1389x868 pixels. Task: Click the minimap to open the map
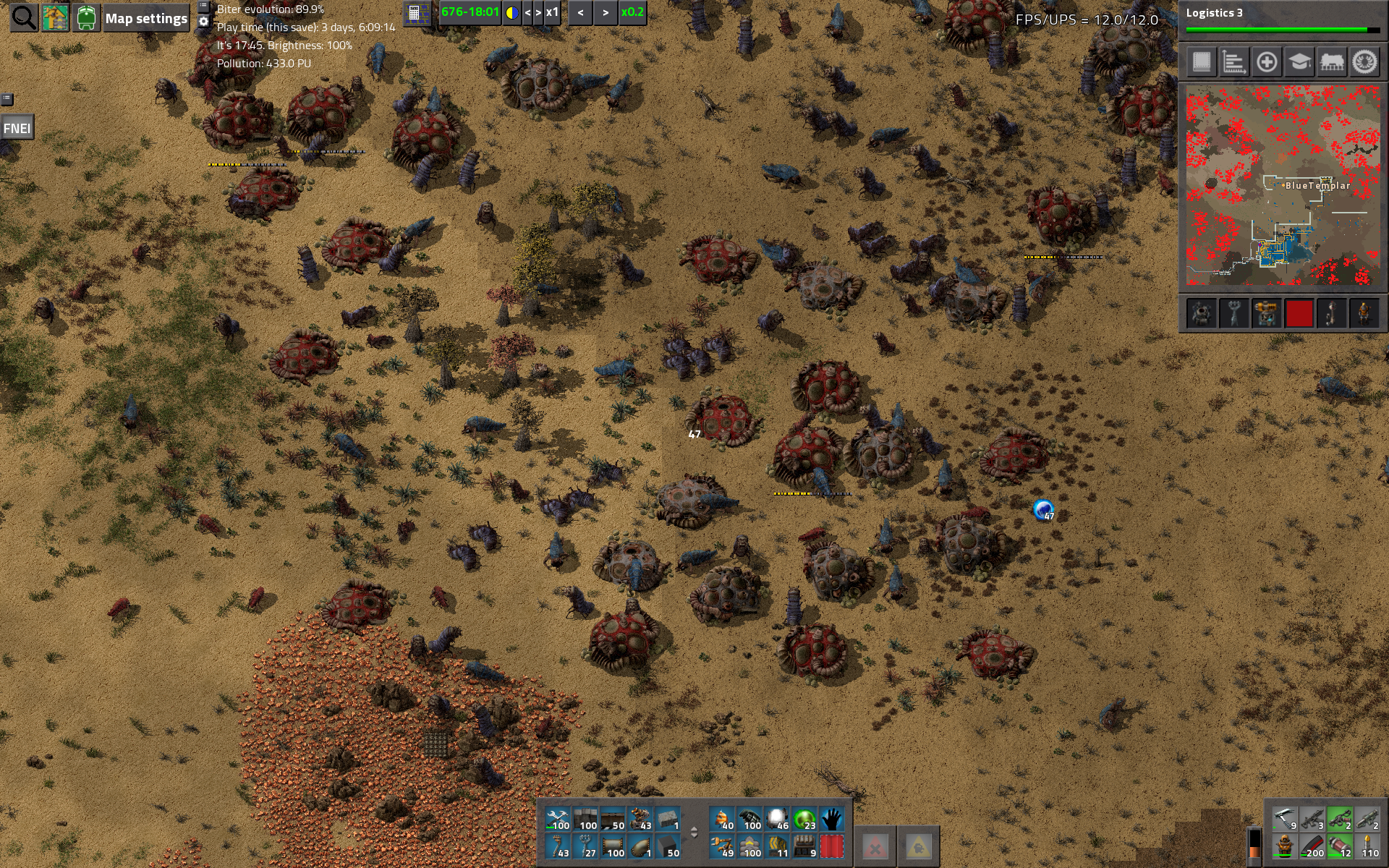coord(1283,186)
